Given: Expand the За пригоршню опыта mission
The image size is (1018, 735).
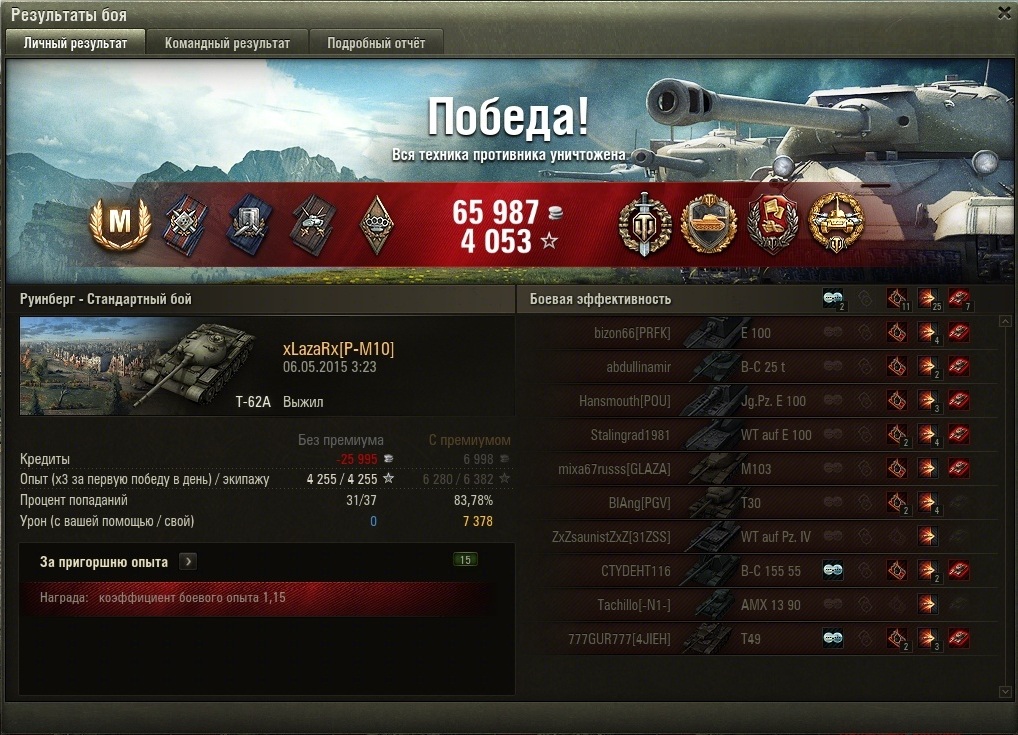Looking at the screenshot, I should [188, 562].
